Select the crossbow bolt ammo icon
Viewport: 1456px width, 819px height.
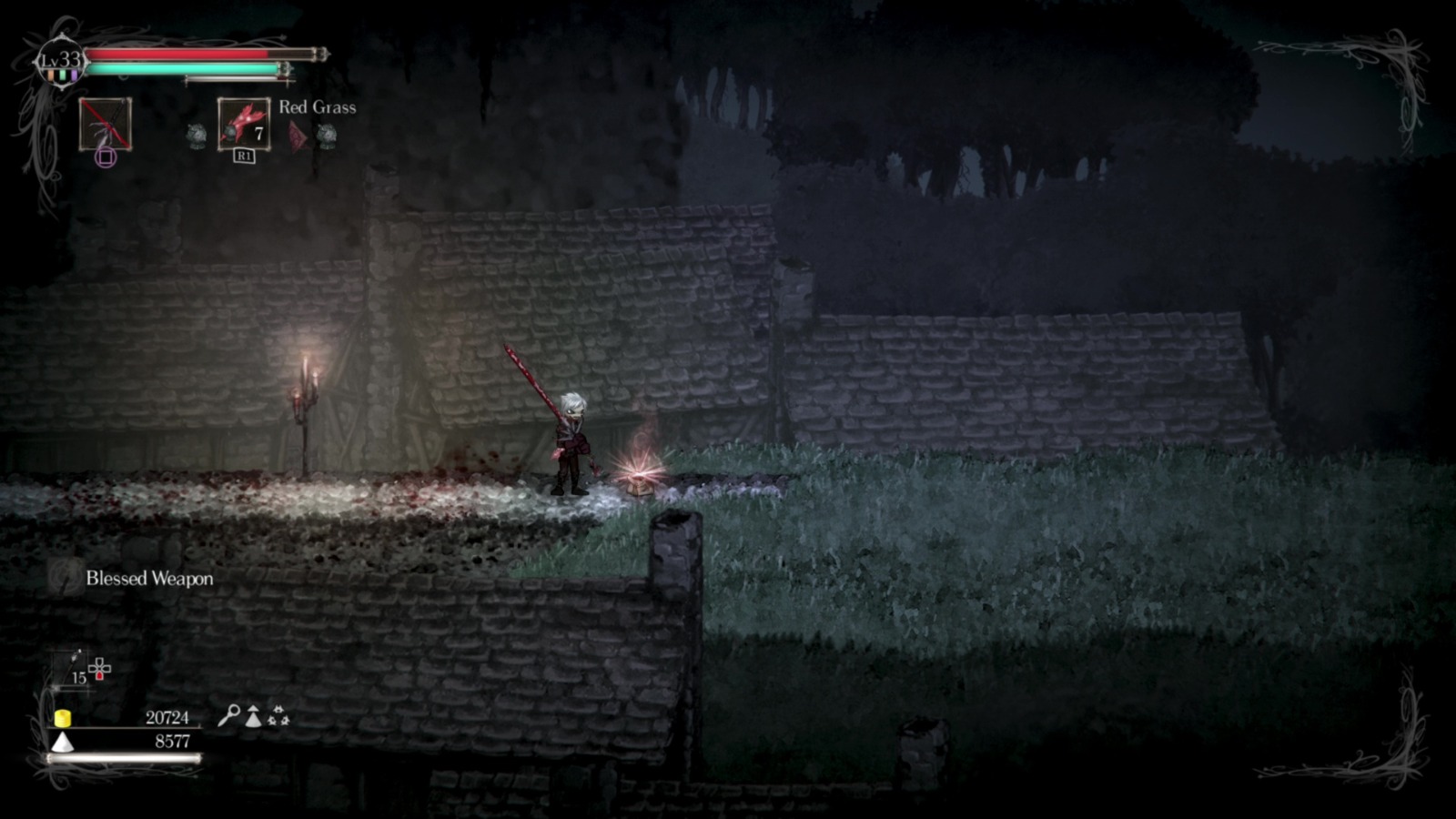click(74, 657)
